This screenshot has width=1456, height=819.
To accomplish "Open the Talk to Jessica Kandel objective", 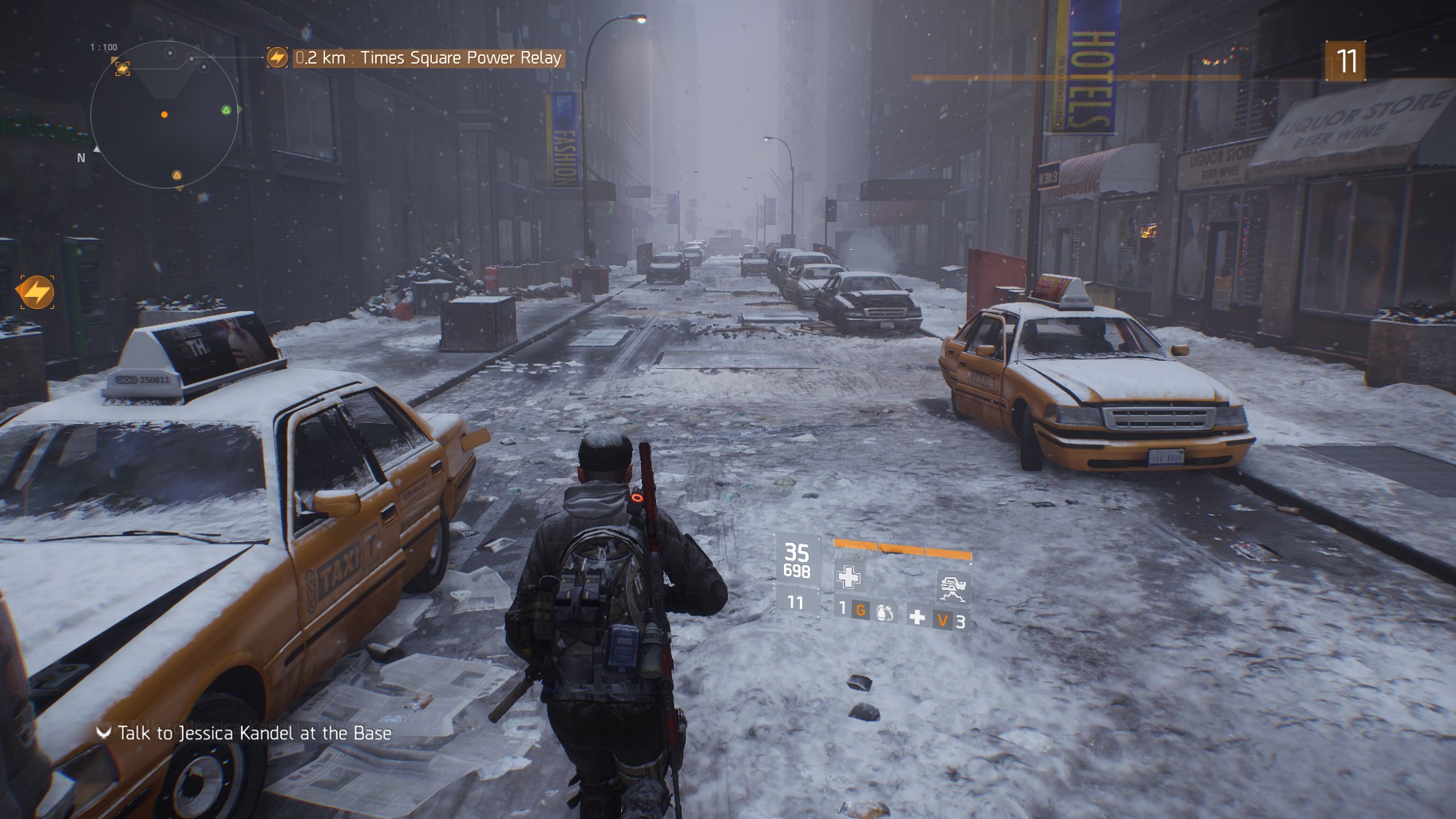I will pyautogui.click(x=254, y=733).
